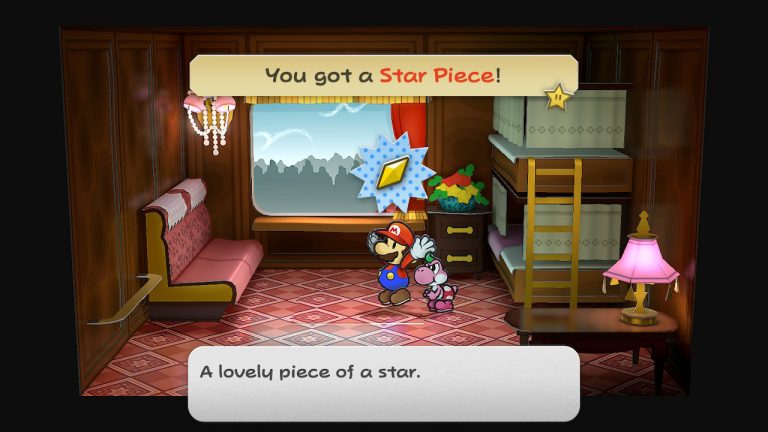Select the yellow Star Piece item icon
768x432 pixels.
pos(392,173)
